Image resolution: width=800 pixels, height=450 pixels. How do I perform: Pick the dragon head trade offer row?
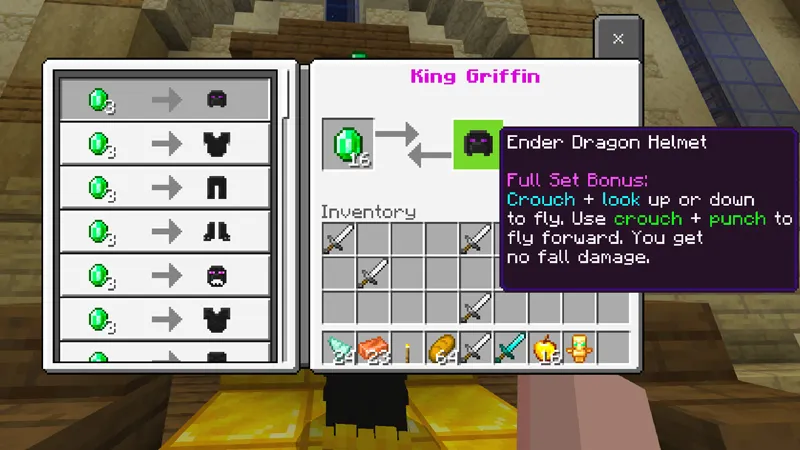tap(165, 275)
